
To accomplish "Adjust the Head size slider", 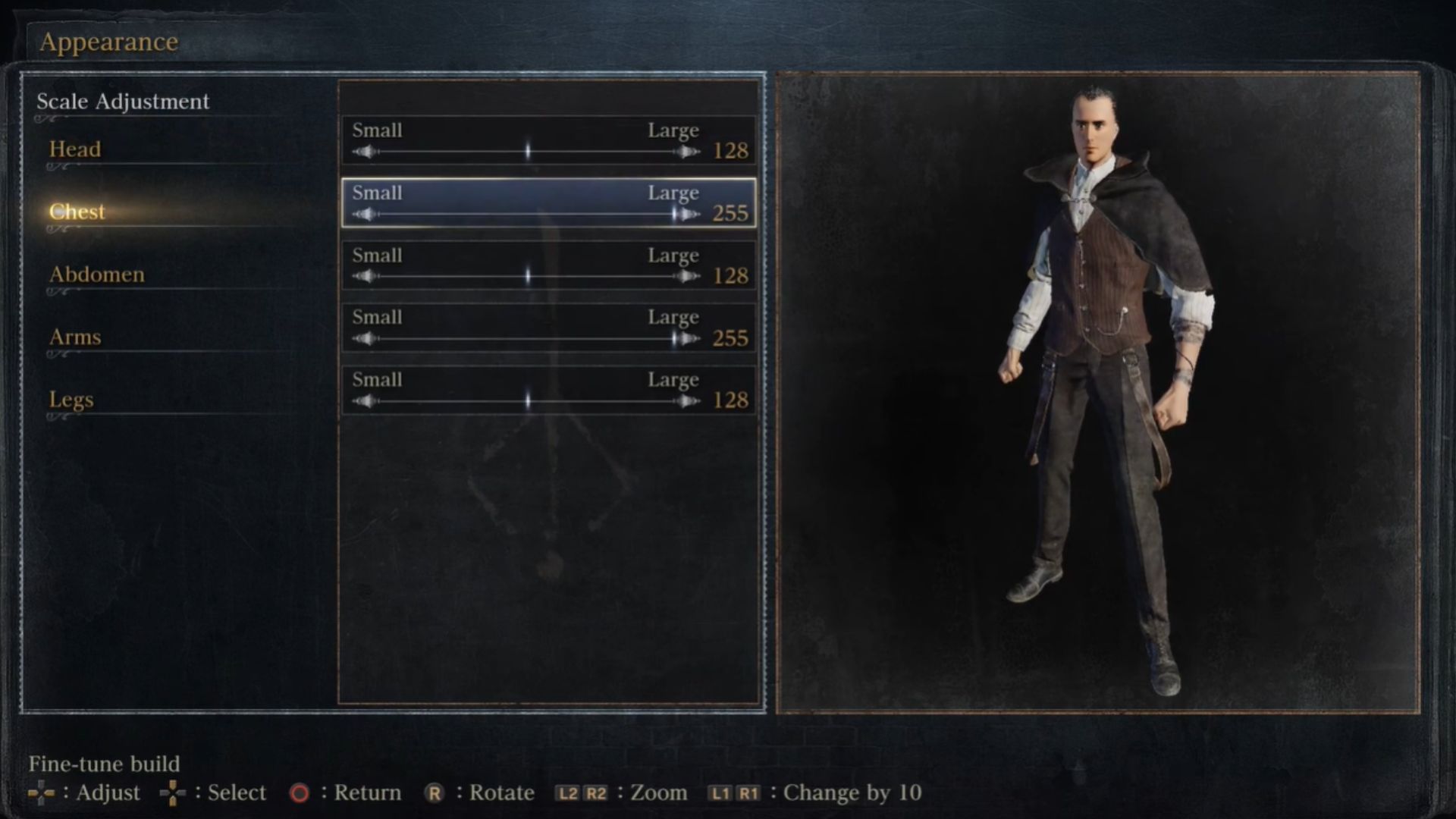I will [x=528, y=152].
